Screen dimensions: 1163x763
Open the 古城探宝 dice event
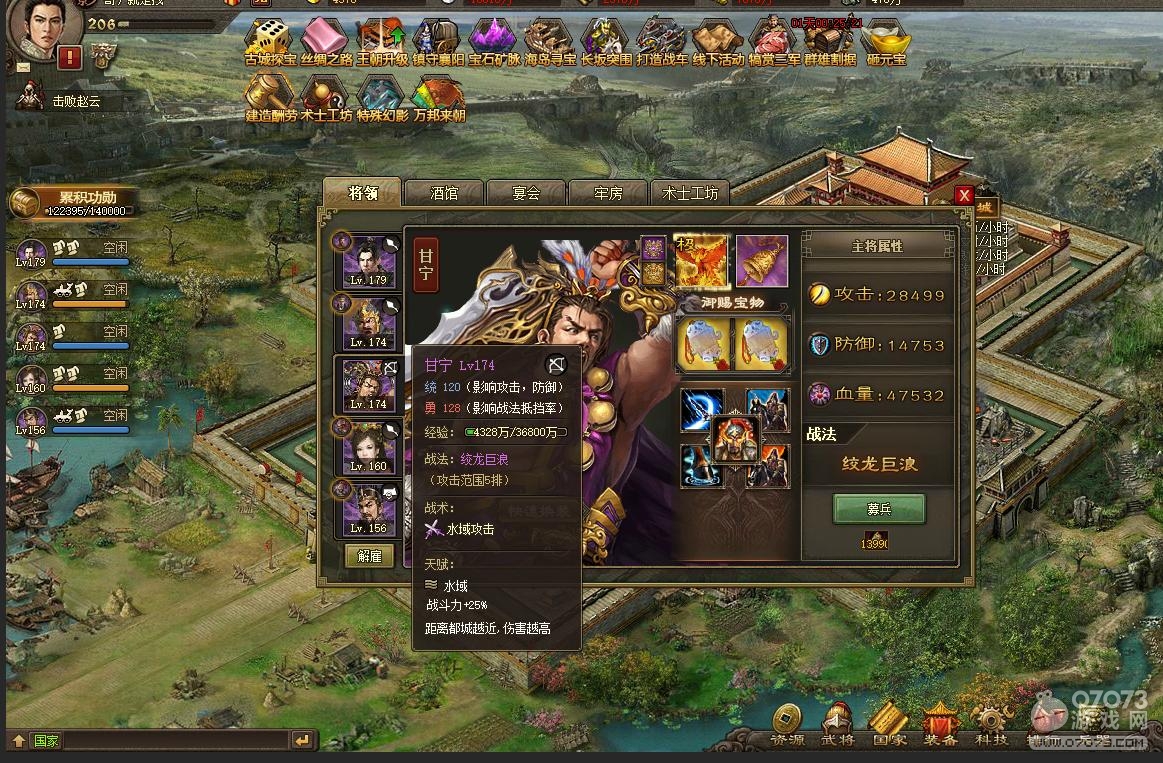pos(267,42)
